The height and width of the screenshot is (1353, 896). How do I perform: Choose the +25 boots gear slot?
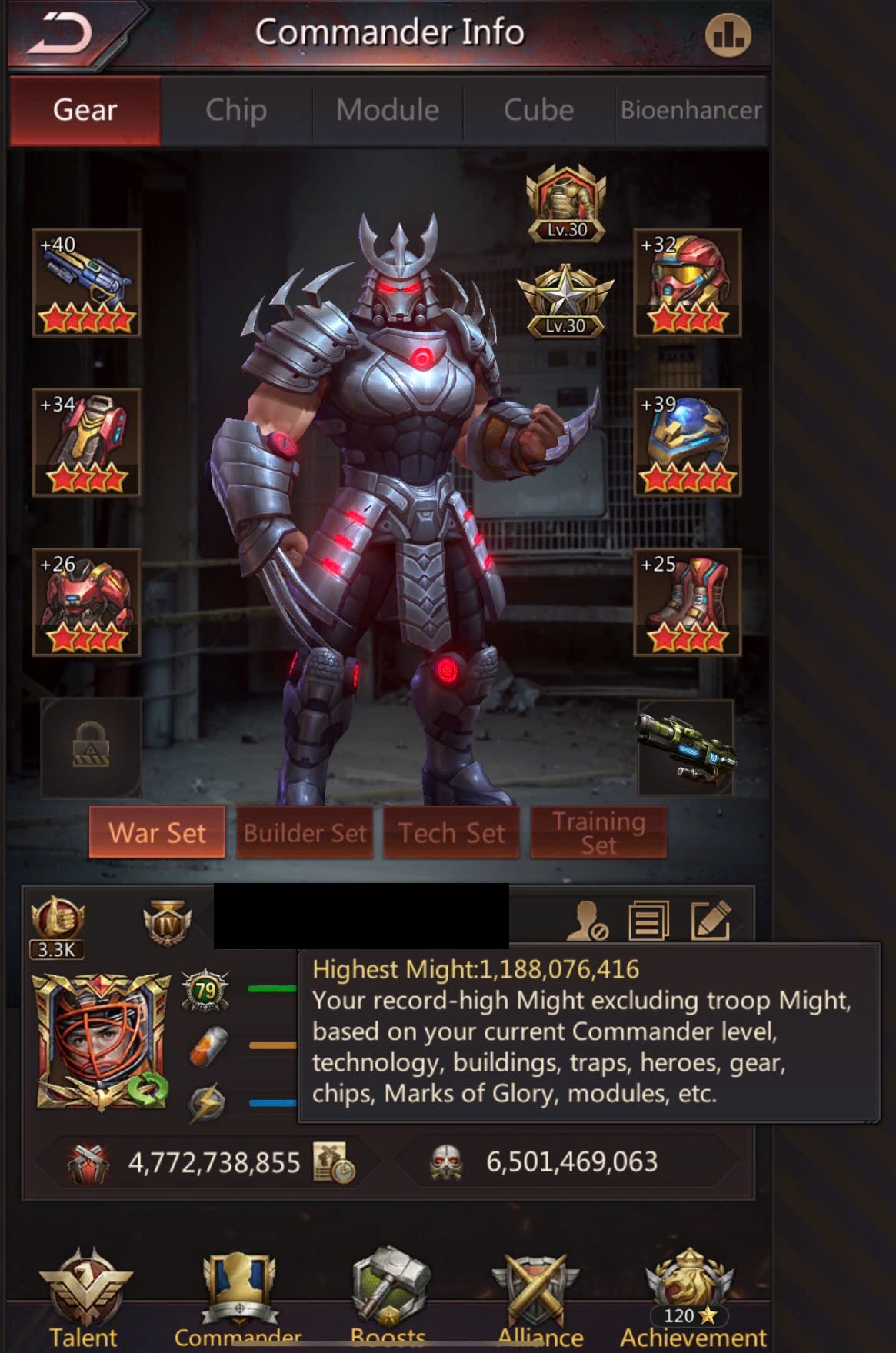(687, 602)
